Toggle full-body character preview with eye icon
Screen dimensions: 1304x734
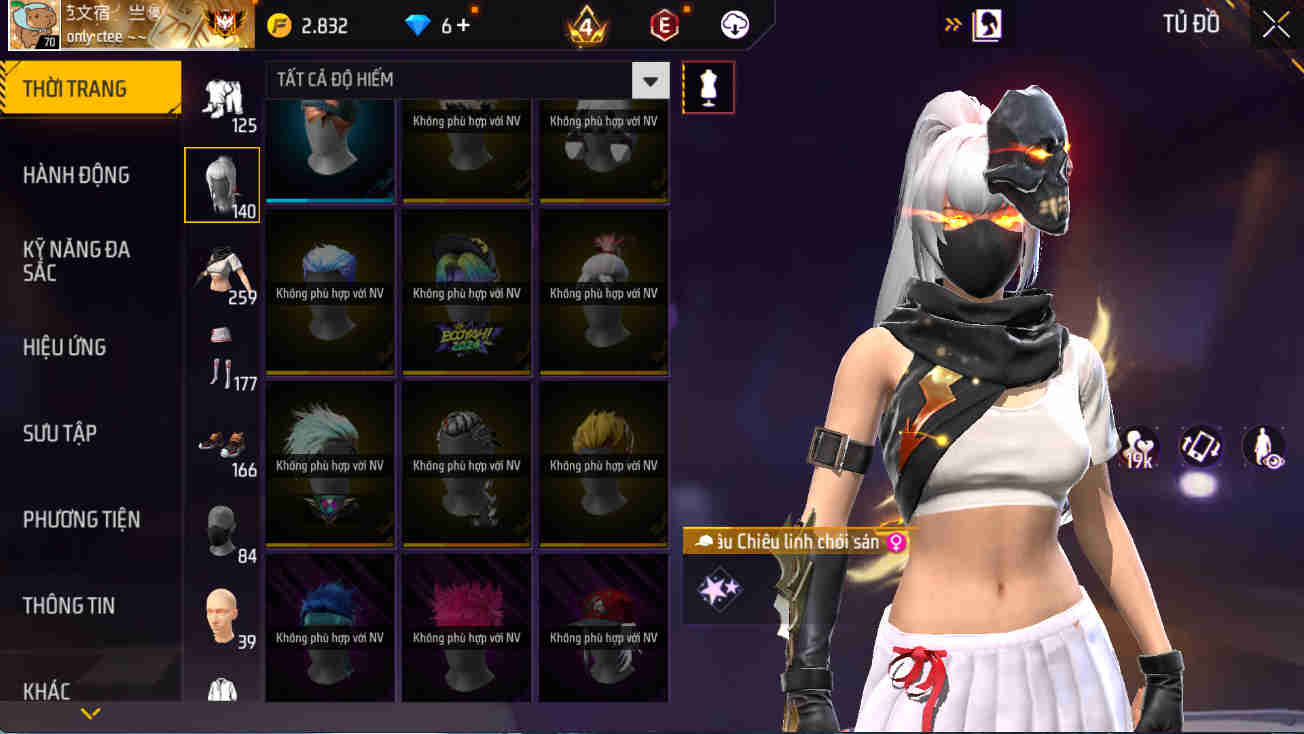(x=1262, y=448)
